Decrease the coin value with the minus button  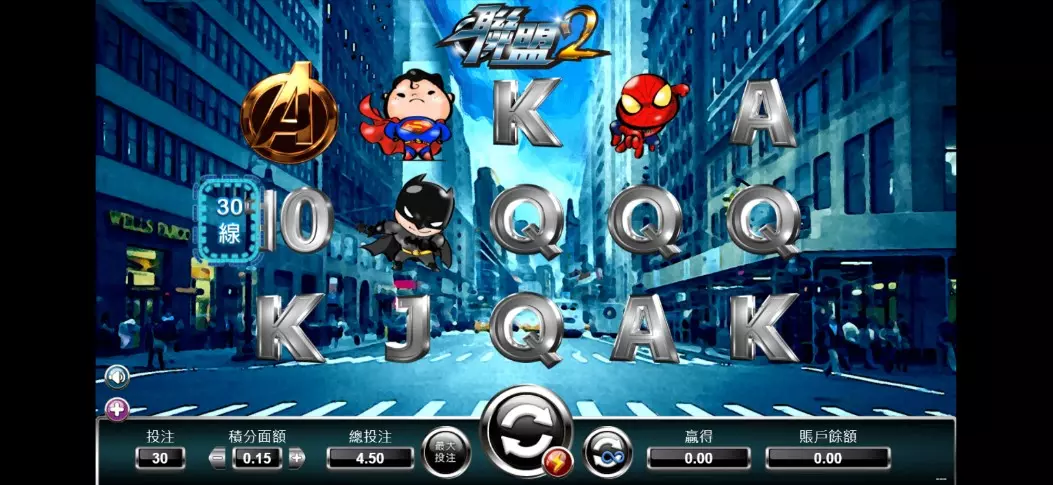(218, 458)
